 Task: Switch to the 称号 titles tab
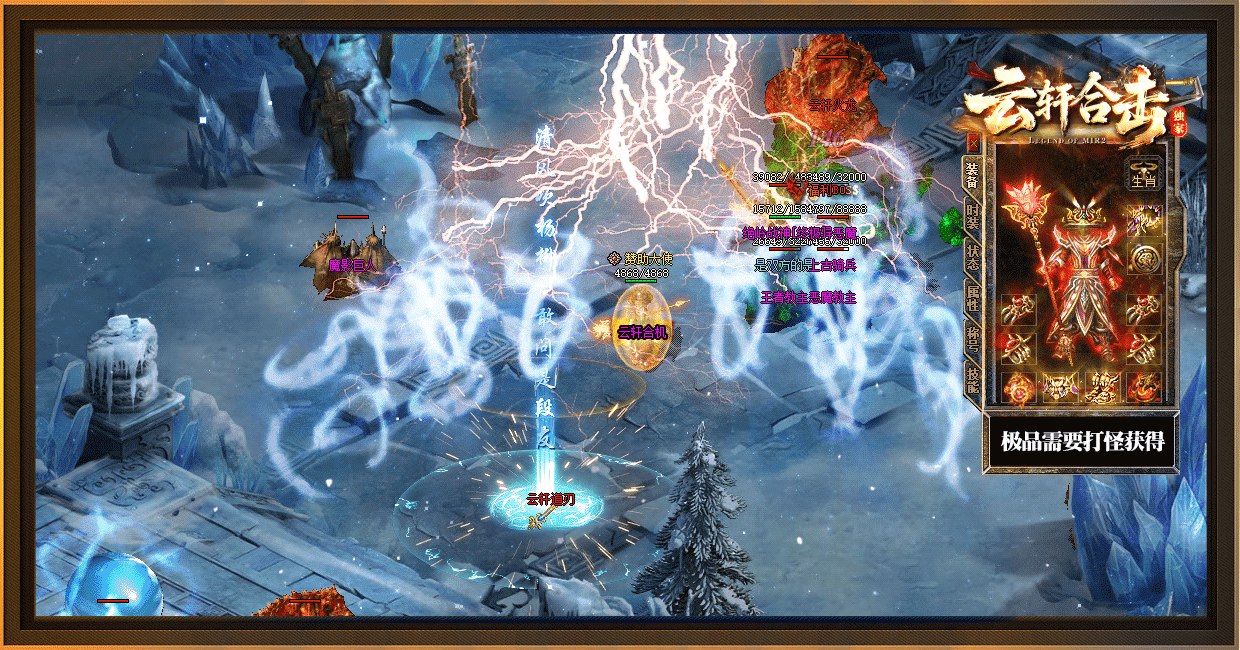[x=972, y=337]
